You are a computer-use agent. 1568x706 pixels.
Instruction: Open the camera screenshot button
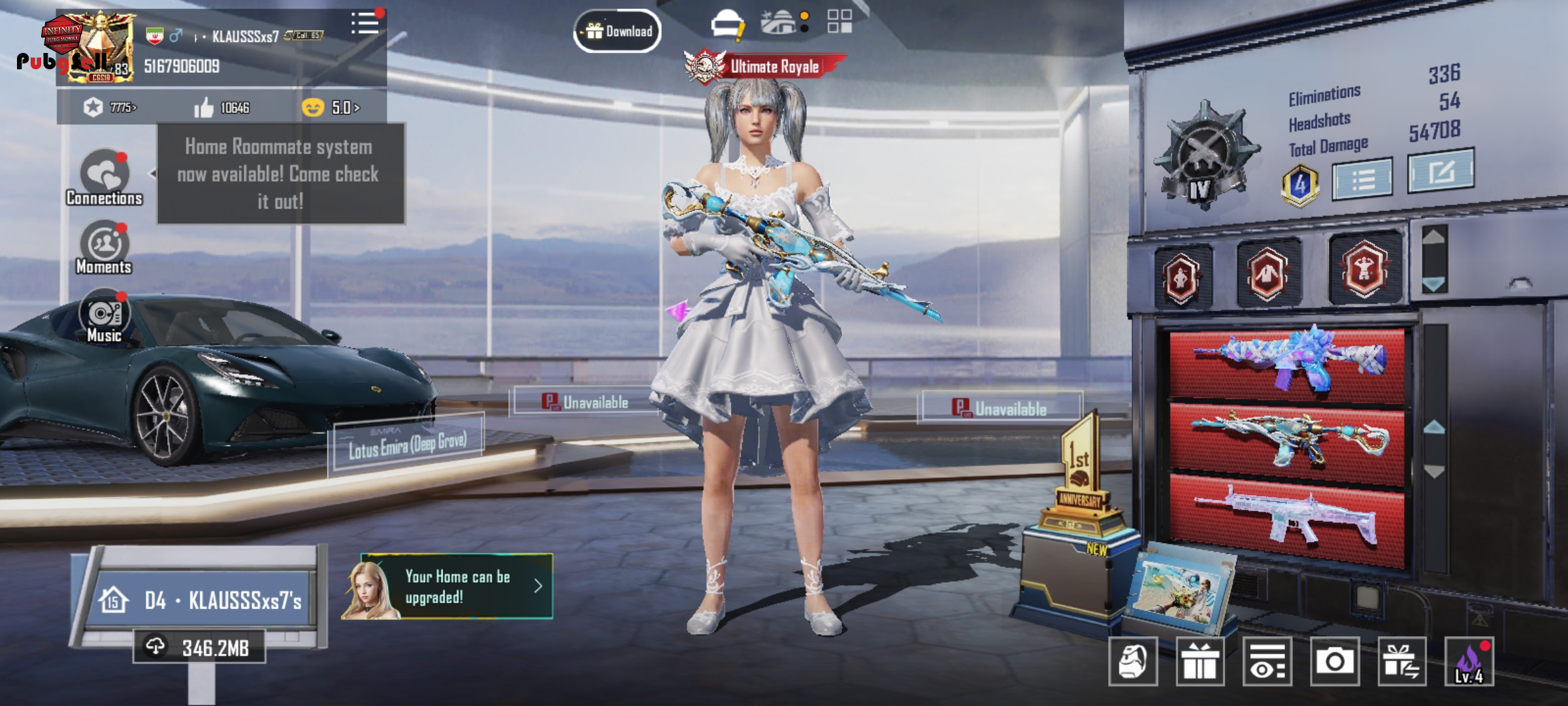[1334, 662]
